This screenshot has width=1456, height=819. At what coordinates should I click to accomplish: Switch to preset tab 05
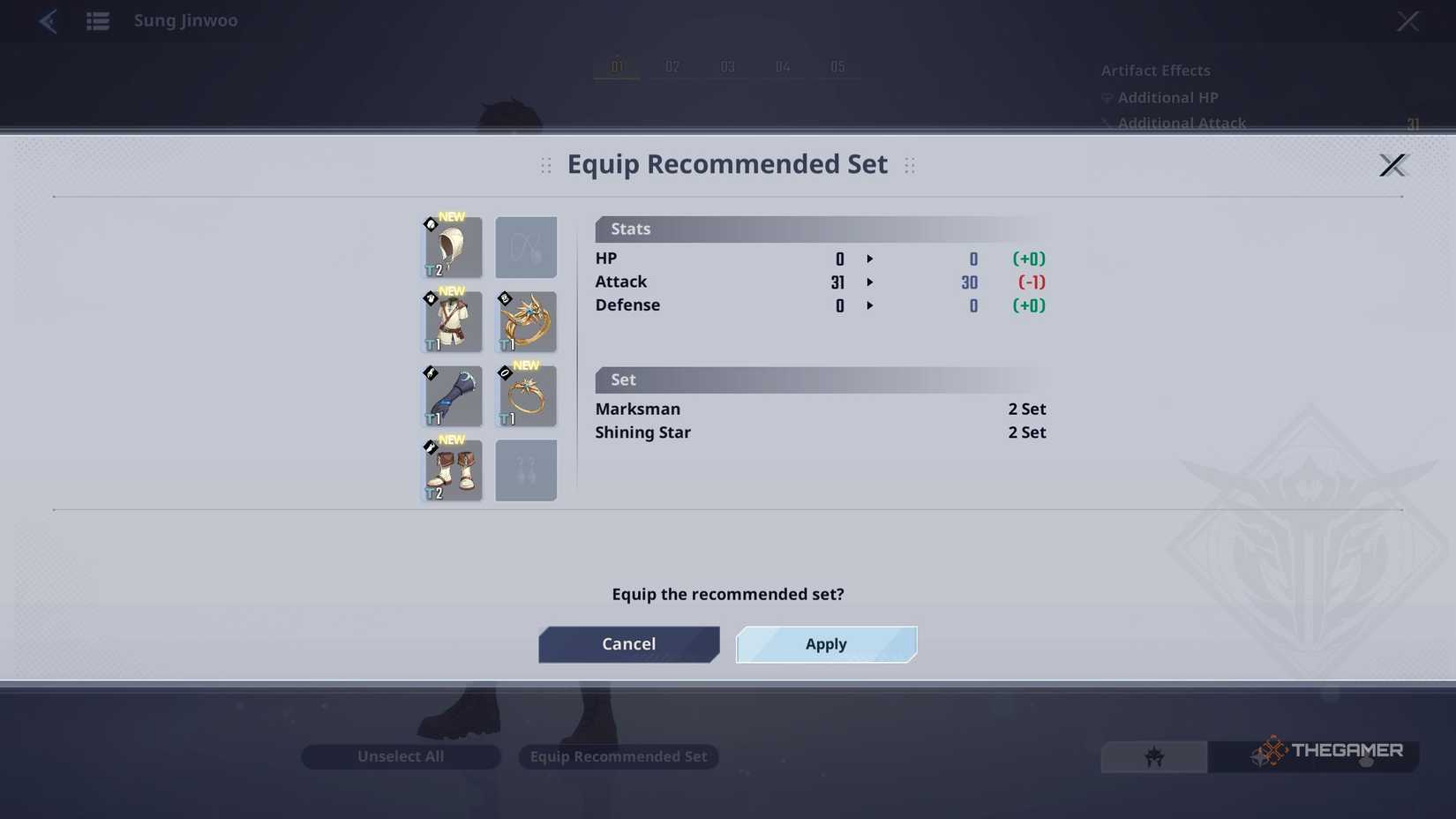[x=837, y=66]
